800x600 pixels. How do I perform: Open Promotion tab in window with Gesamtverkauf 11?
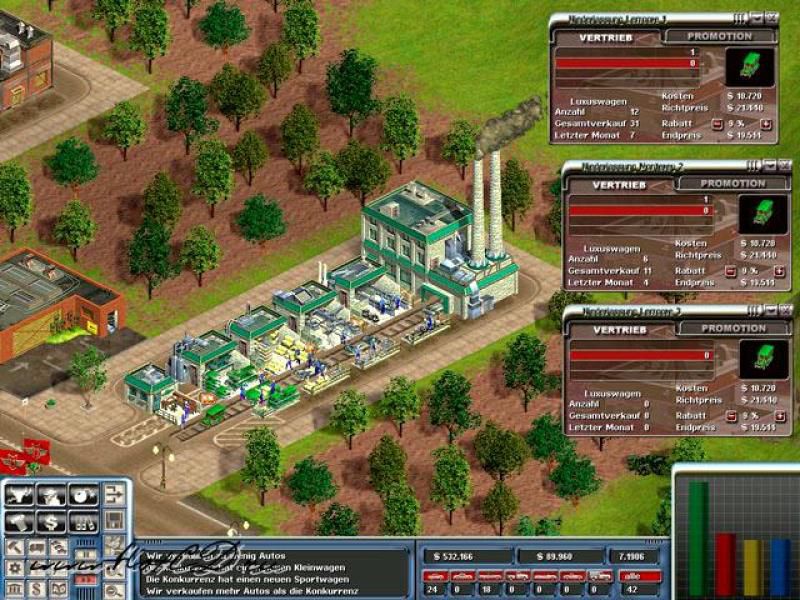coord(733,184)
